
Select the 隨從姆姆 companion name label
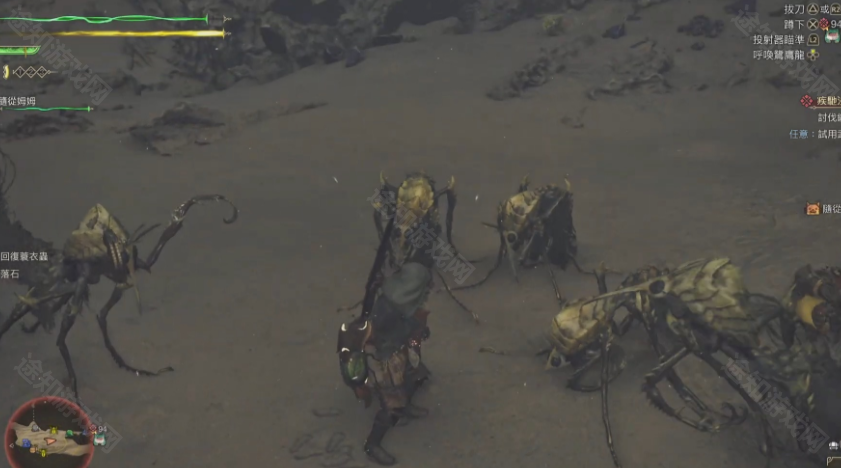click(18, 101)
